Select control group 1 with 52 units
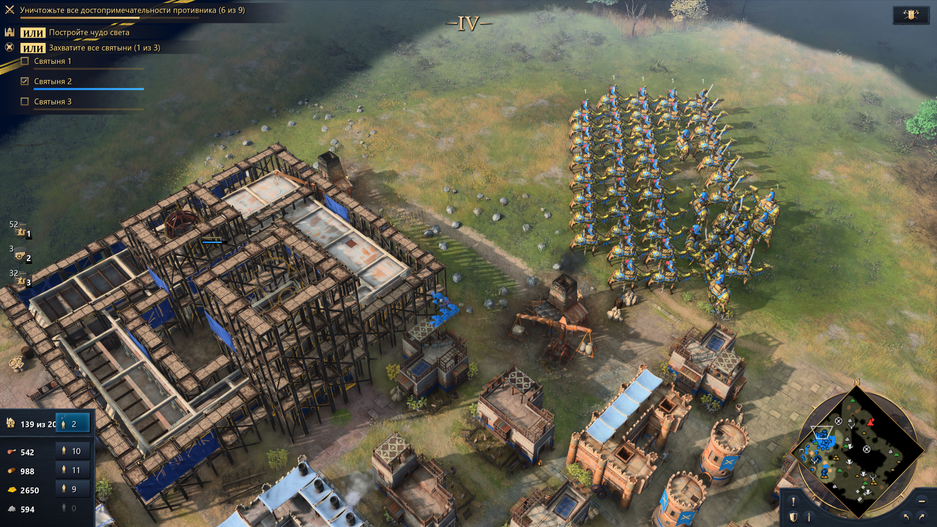Viewport: 937px width, 527px height. click(x=21, y=234)
